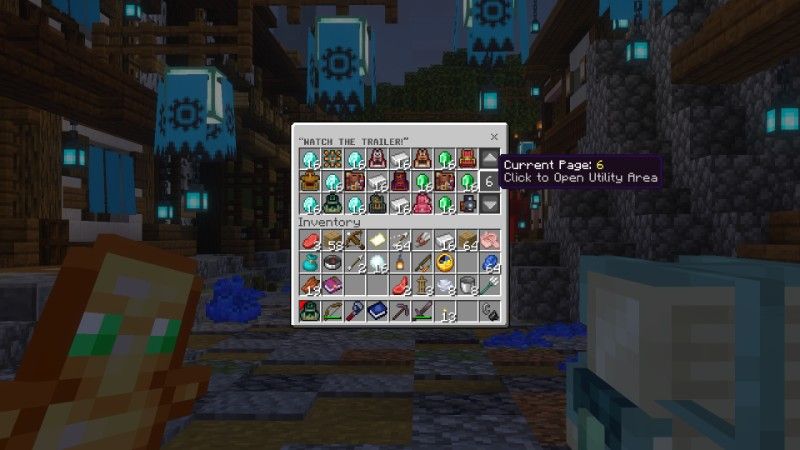800x450 pixels.
Task: Select the green backpack in the hotbar
Action: 310,312
